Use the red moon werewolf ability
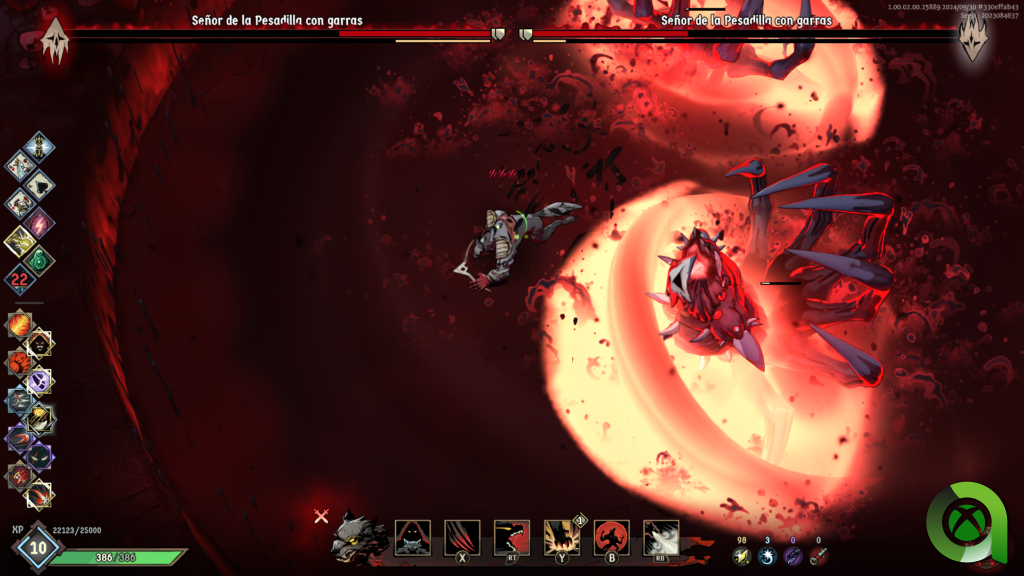The image size is (1024, 576). [x=611, y=537]
